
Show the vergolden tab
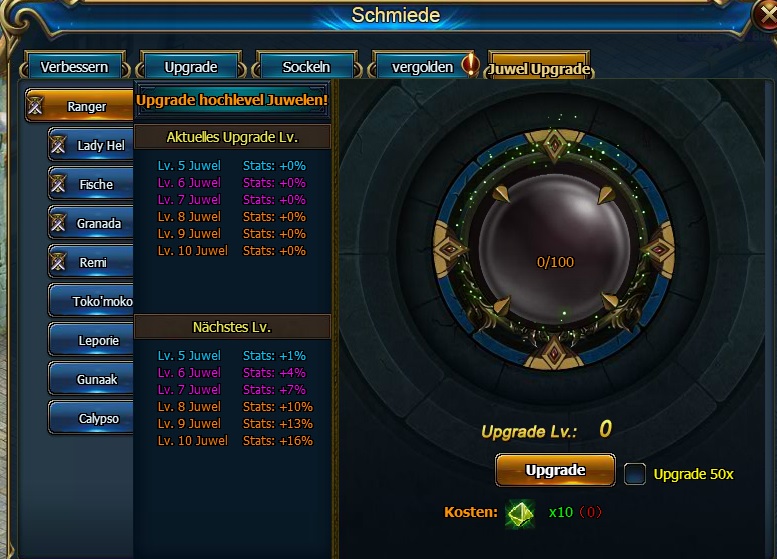(x=422, y=67)
